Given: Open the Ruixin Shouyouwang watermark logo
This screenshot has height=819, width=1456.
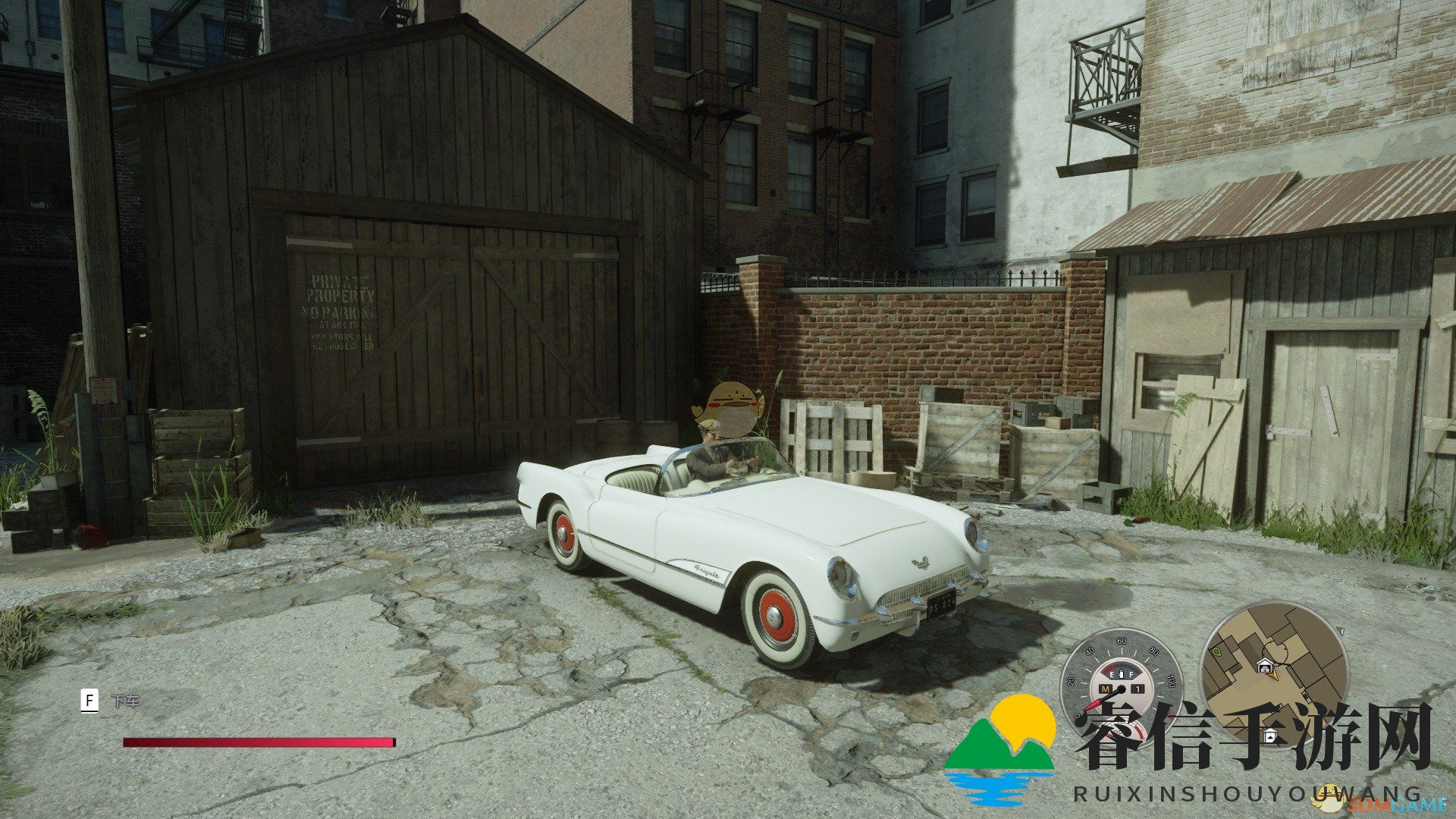Looking at the screenshot, I should point(999,747).
